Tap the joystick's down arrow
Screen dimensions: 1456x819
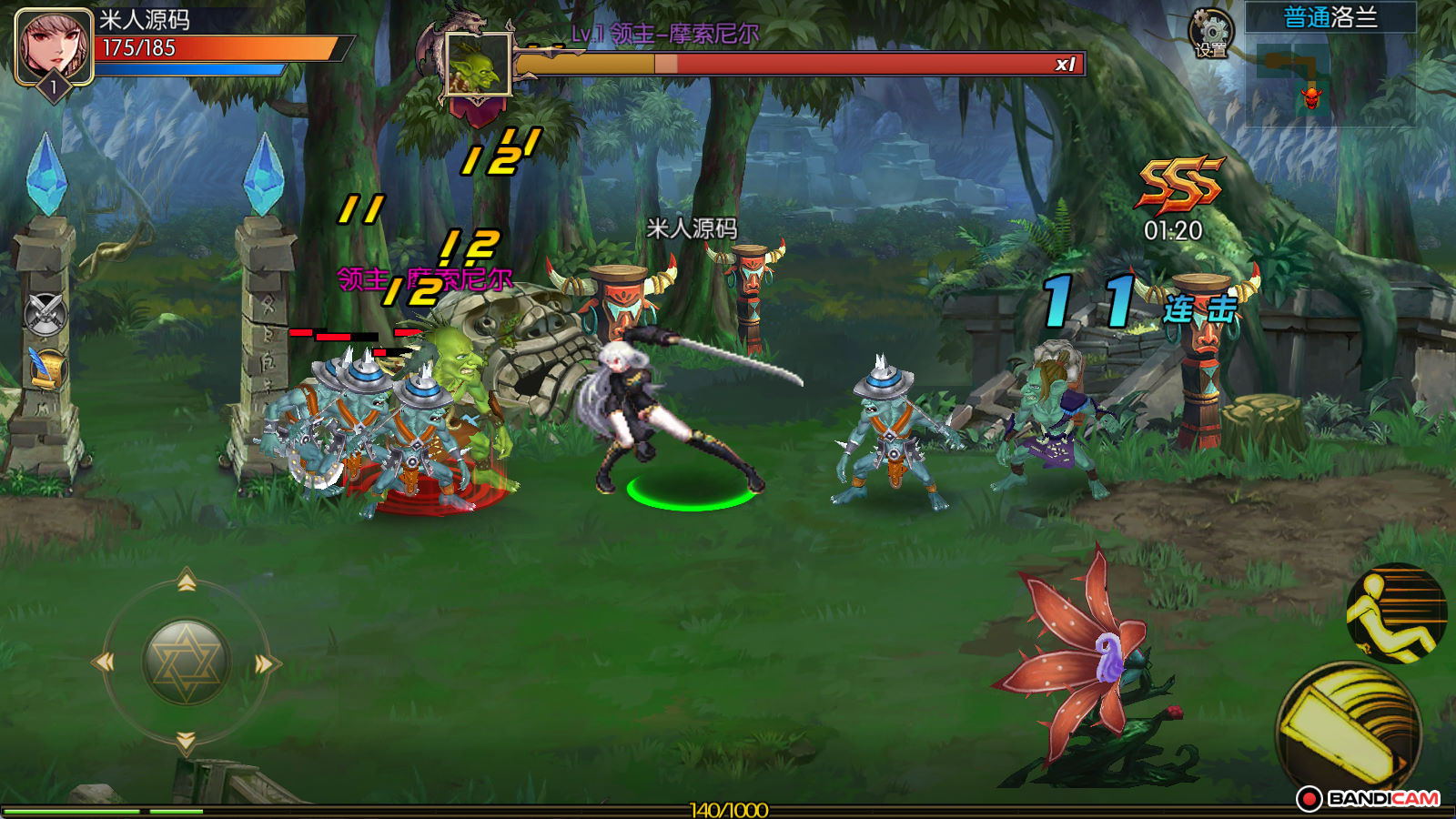[187, 742]
